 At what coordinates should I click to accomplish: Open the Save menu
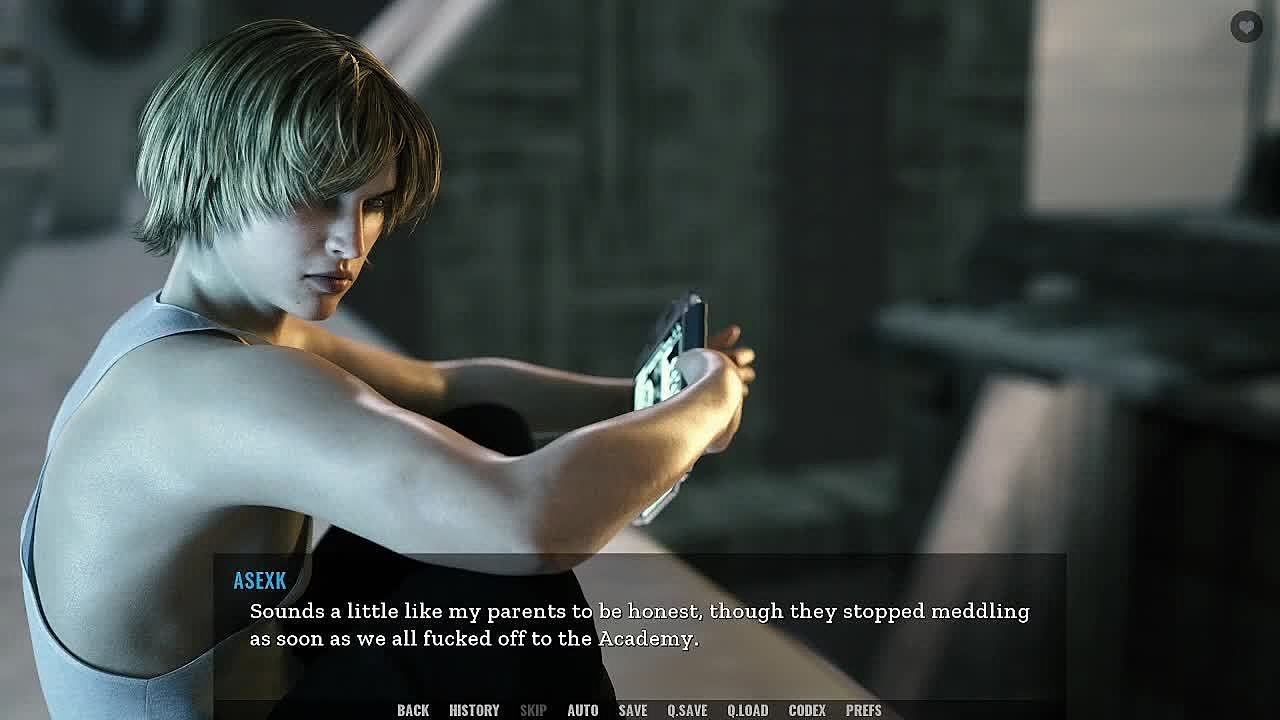(x=632, y=710)
